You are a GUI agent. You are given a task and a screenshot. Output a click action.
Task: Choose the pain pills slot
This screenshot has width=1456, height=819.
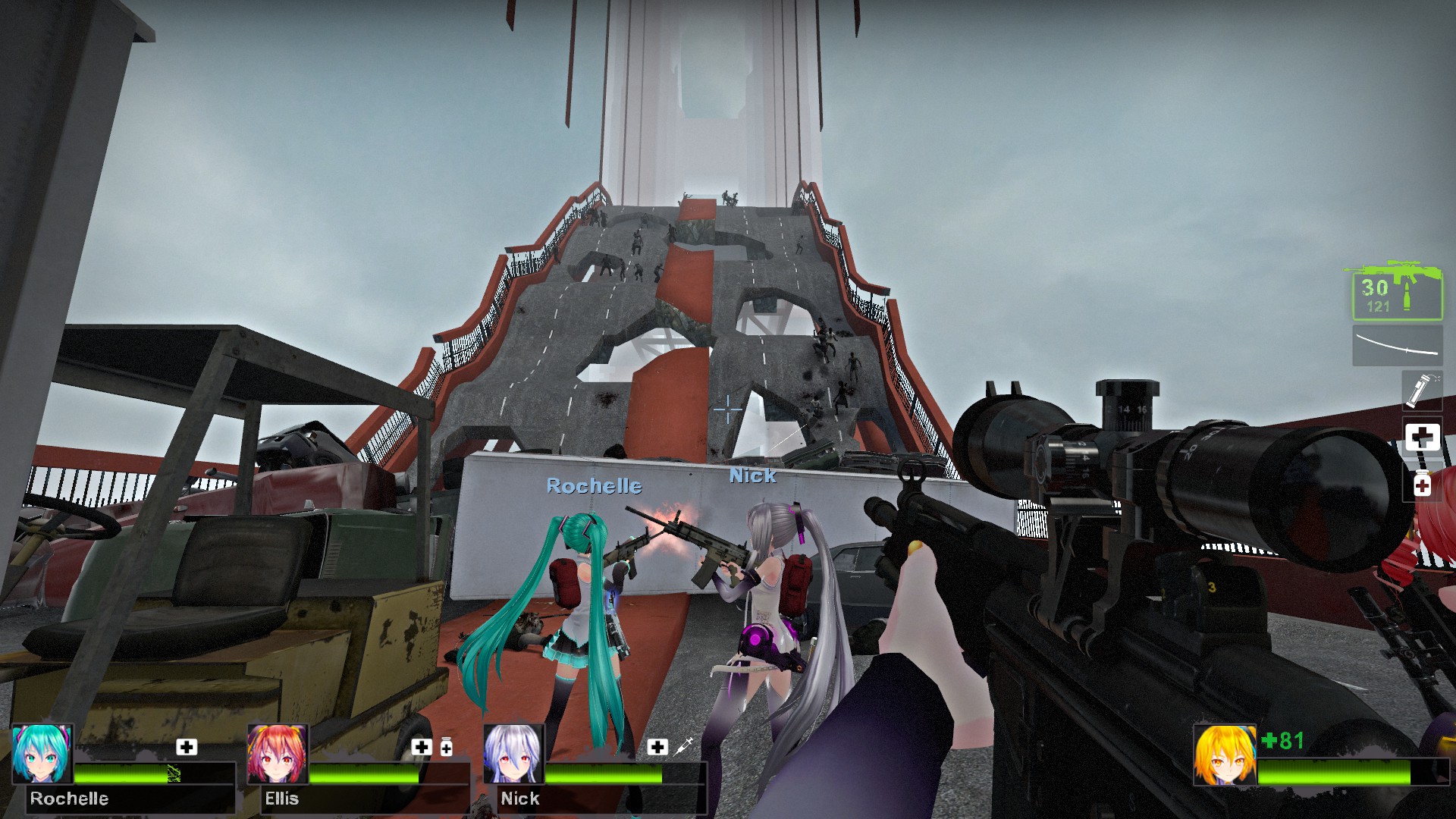point(1422,483)
